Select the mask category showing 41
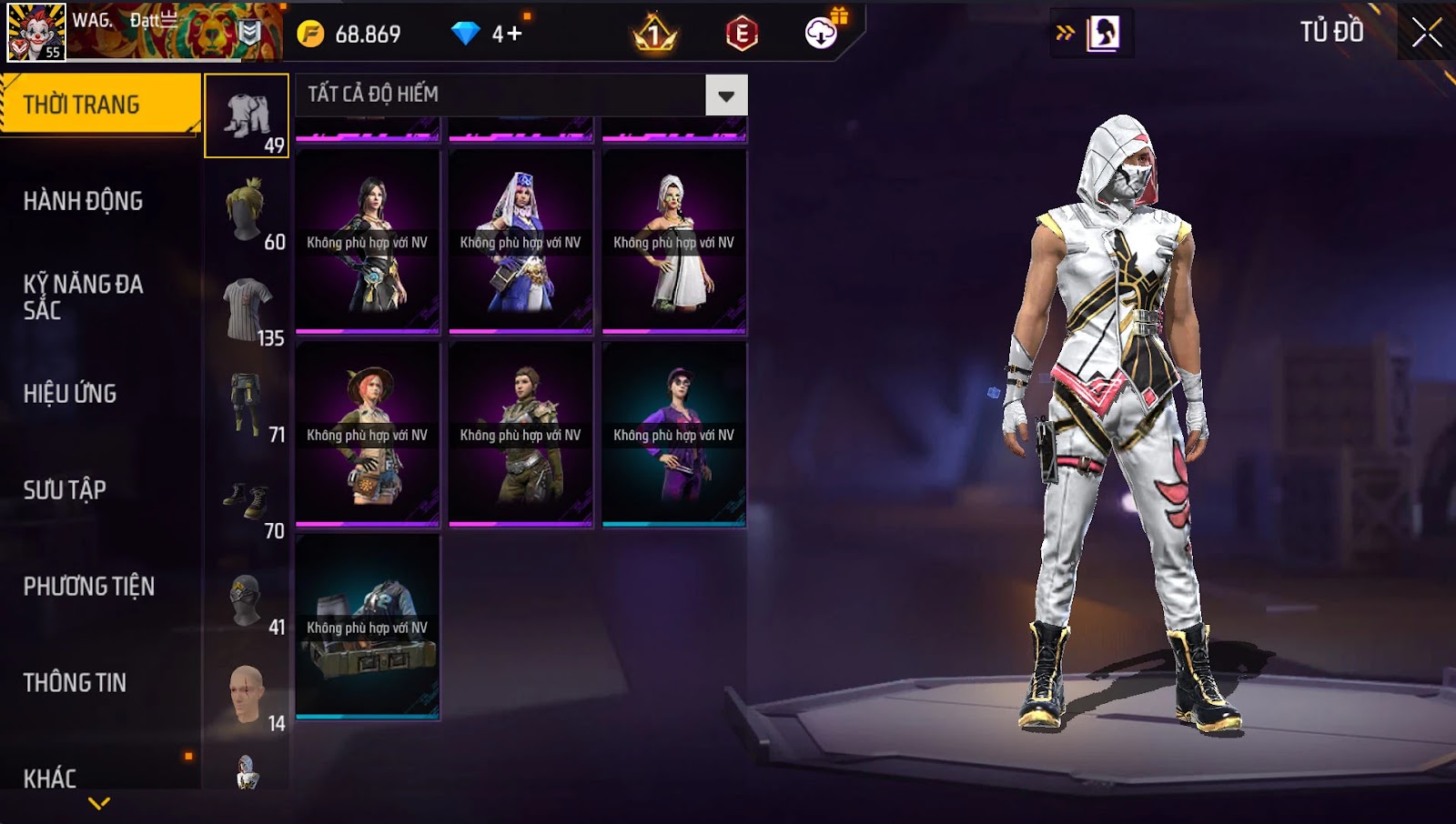Screen dimensions: 1456x824 point(247,598)
